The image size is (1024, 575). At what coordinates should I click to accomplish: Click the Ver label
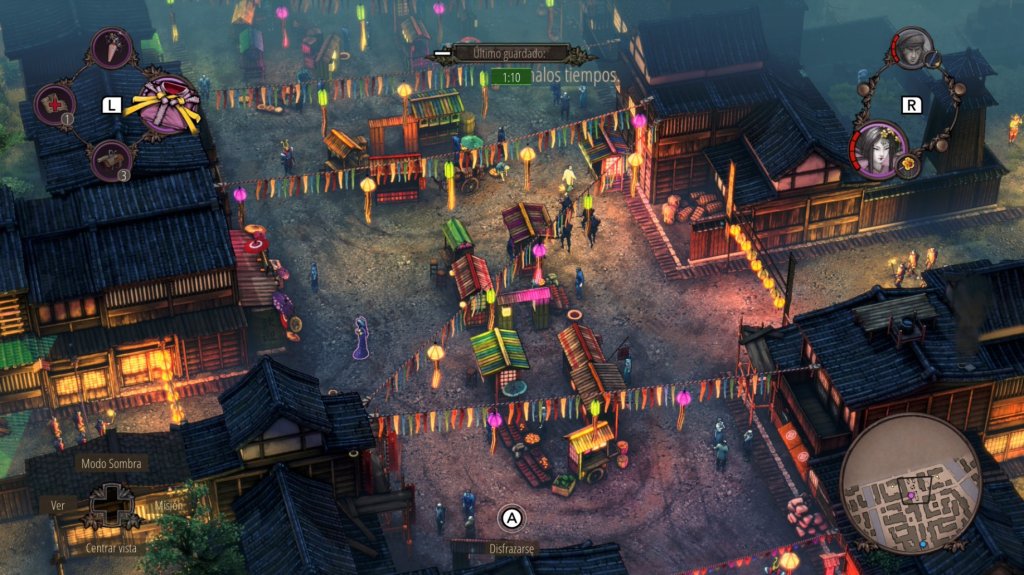58,506
